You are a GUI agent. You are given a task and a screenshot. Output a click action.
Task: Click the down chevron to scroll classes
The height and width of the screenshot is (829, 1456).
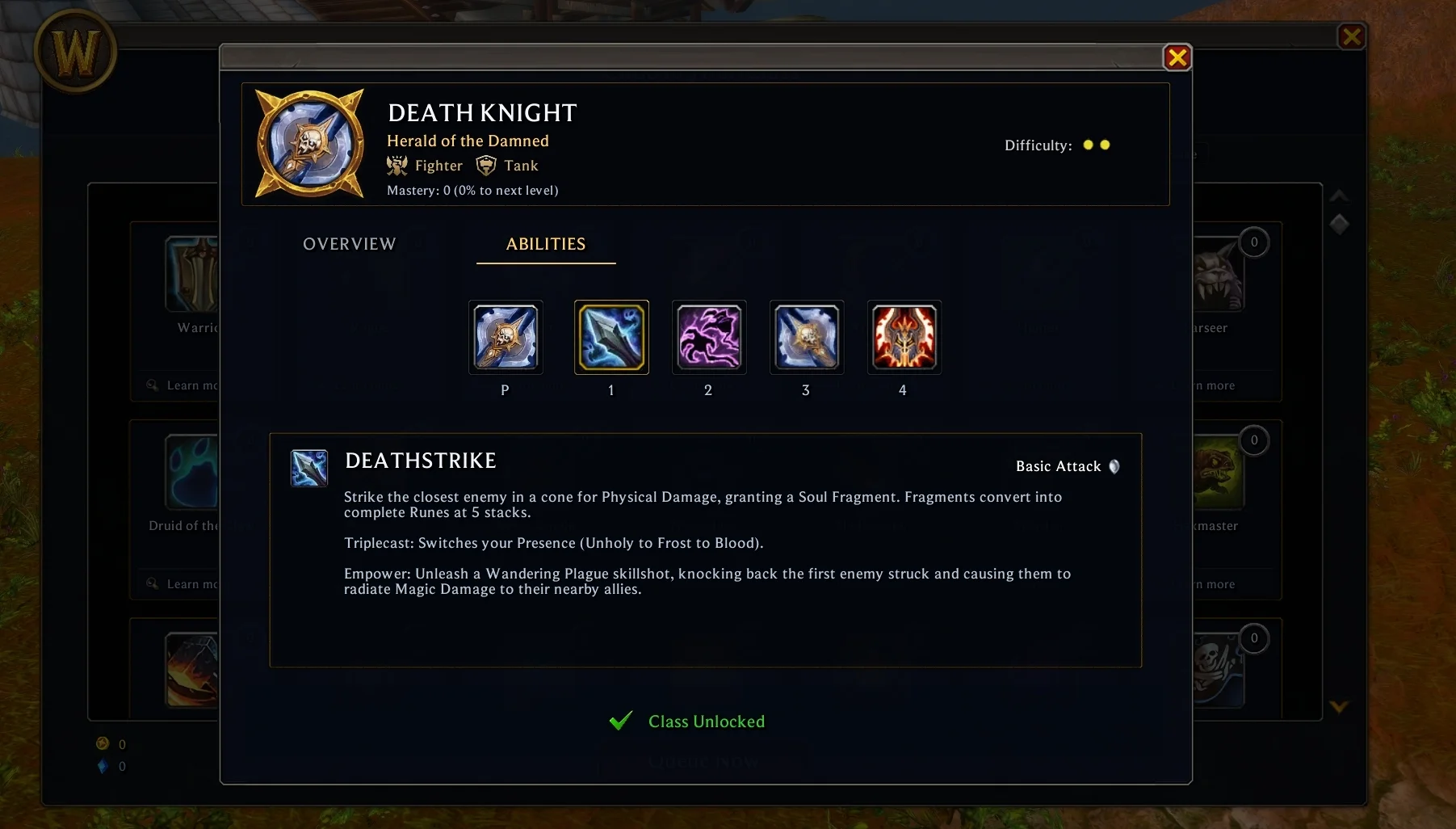(1339, 706)
